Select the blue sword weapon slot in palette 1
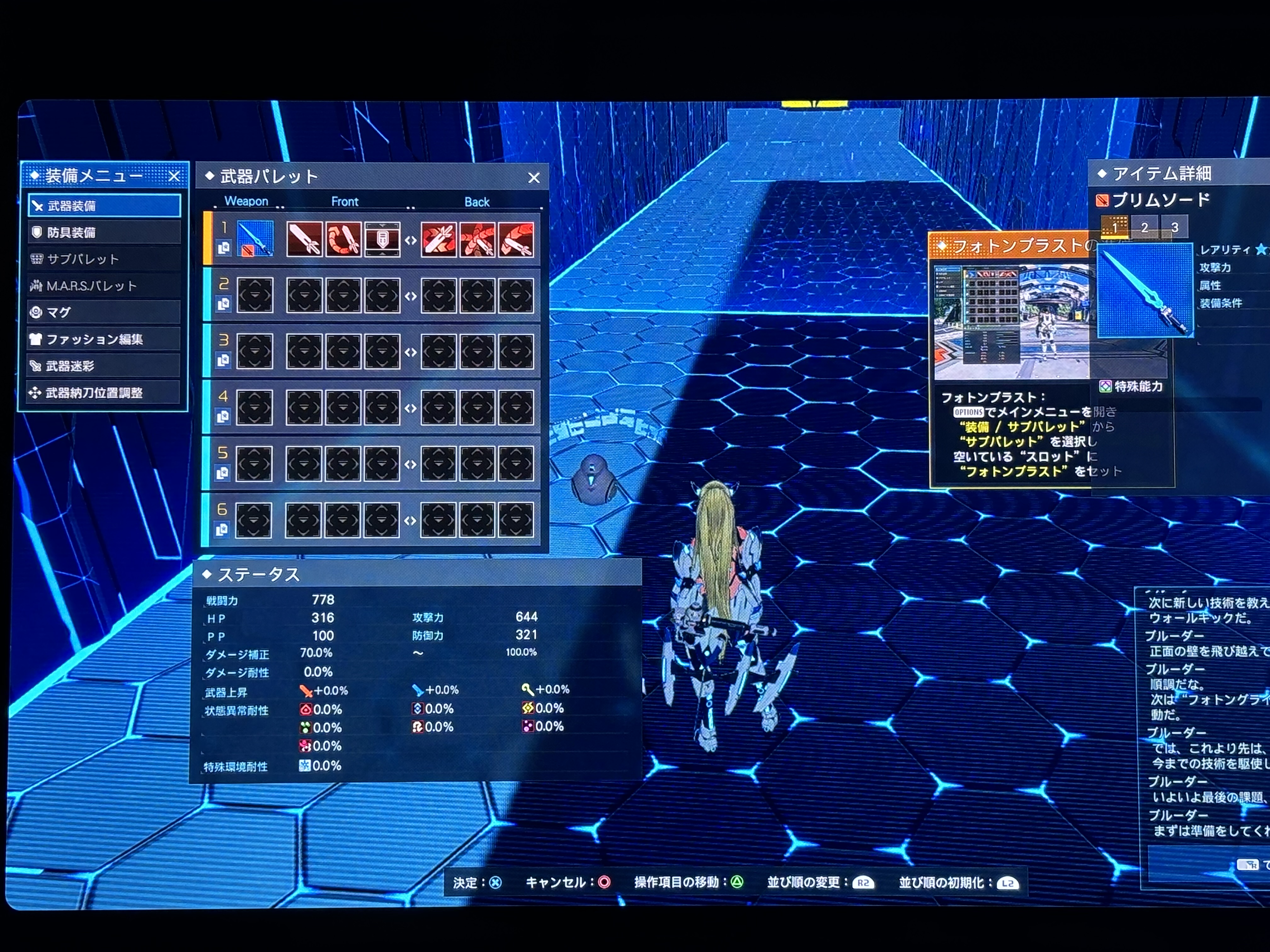 (x=255, y=239)
